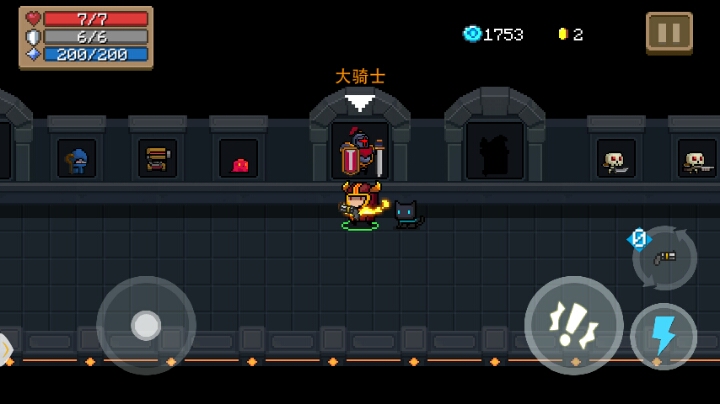
Task: Tap the attack button with exclamation marks
Action: [x=574, y=325]
